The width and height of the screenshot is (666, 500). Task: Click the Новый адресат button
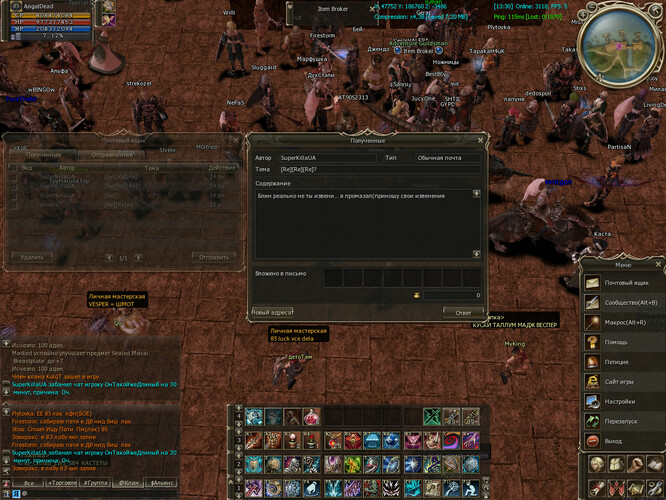tap(272, 312)
